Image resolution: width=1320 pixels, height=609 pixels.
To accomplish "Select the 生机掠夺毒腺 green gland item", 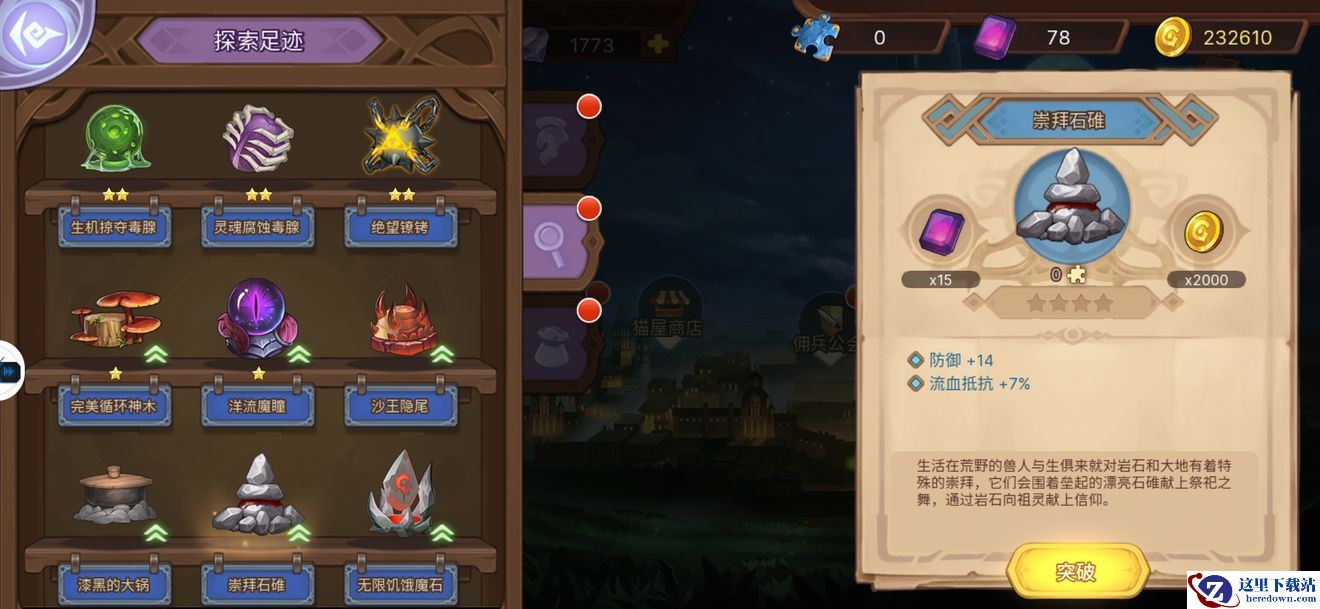I will click(x=114, y=140).
